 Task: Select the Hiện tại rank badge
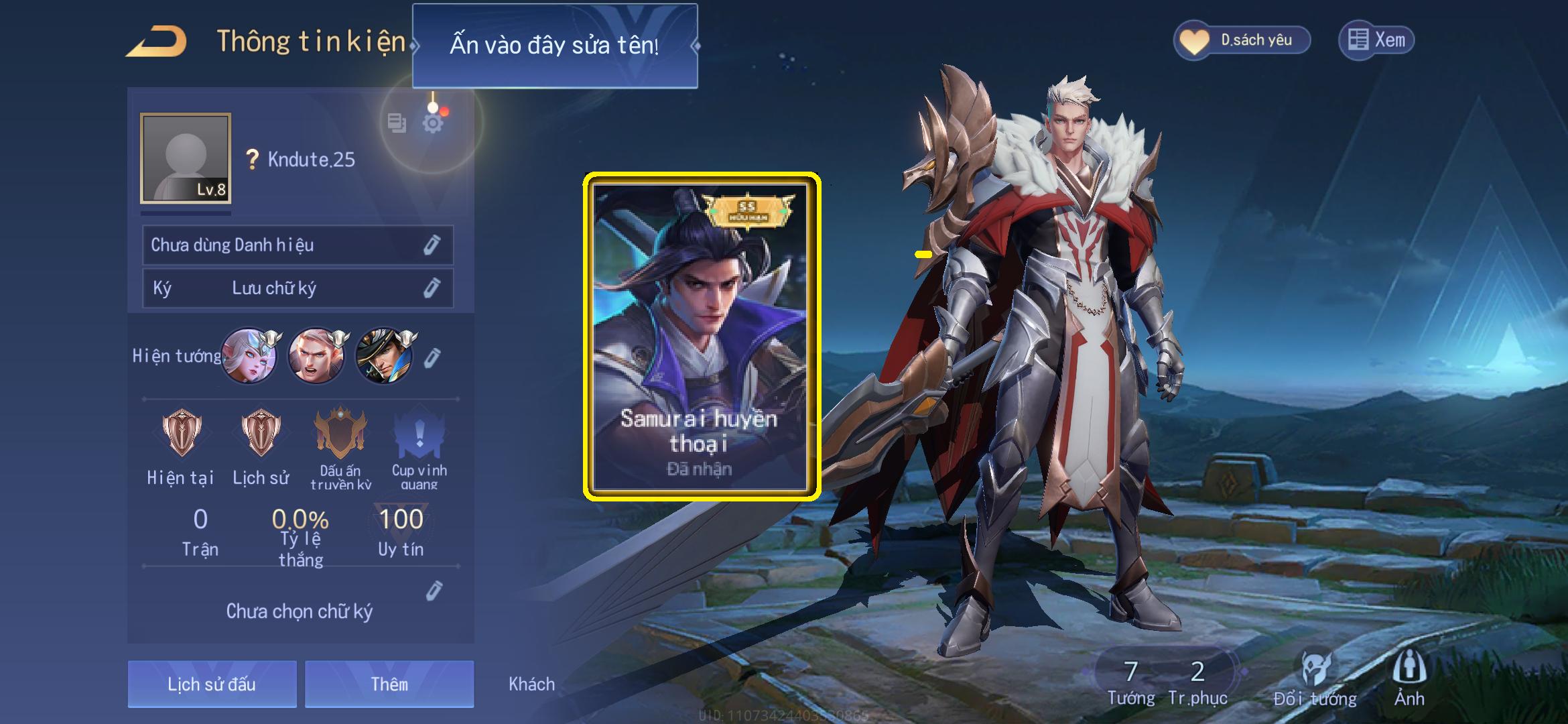(x=181, y=434)
